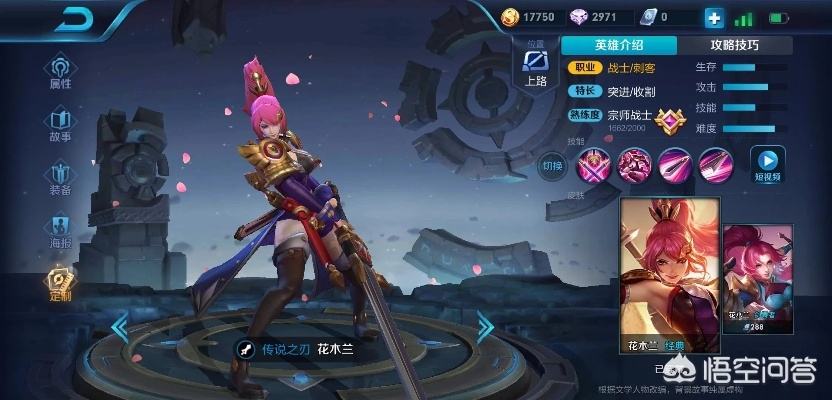
Task: Switch to the 攻略技巧 tab
Action: pos(734,45)
